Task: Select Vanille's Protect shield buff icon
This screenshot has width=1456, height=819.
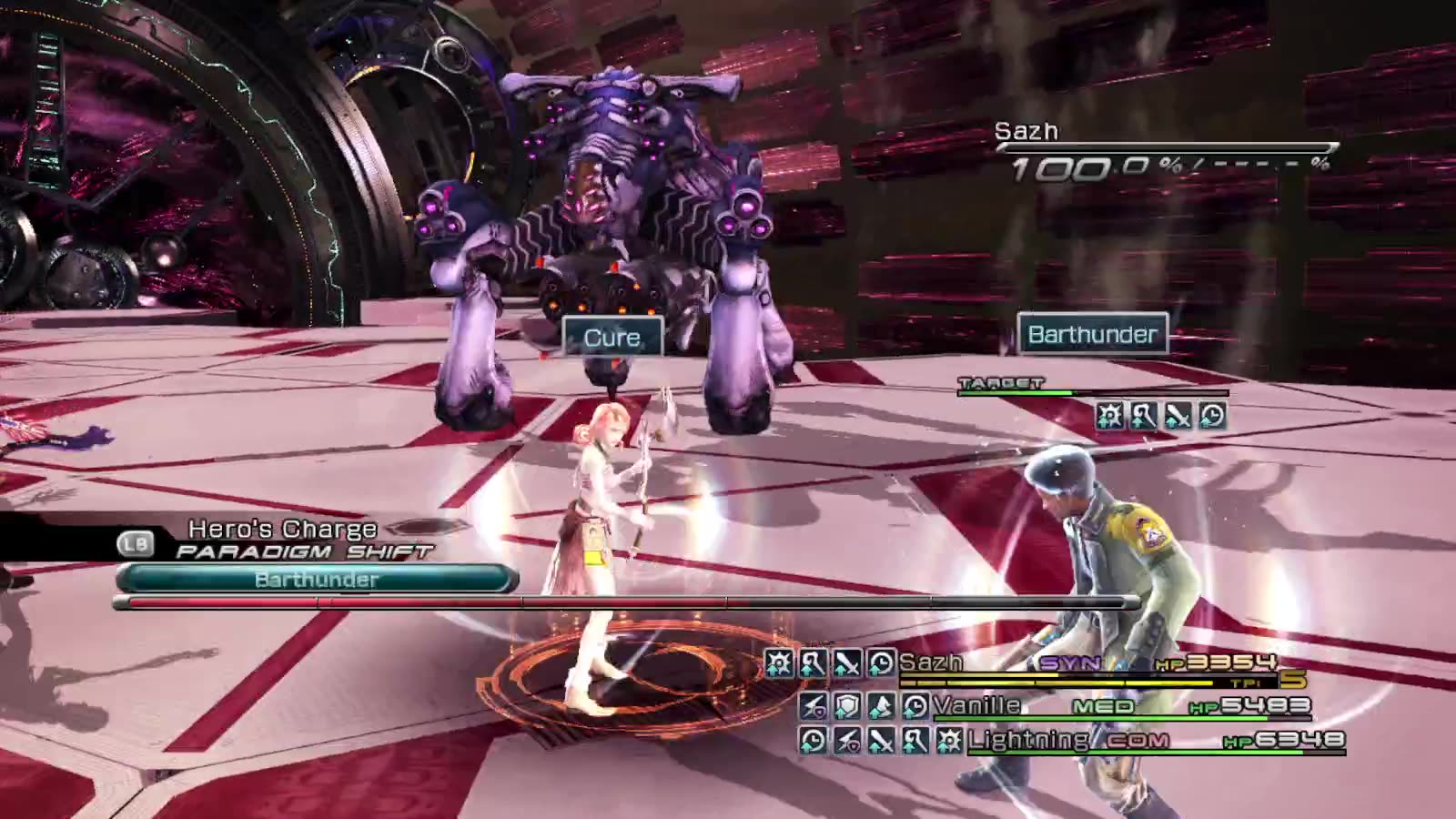Action: pos(845,707)
